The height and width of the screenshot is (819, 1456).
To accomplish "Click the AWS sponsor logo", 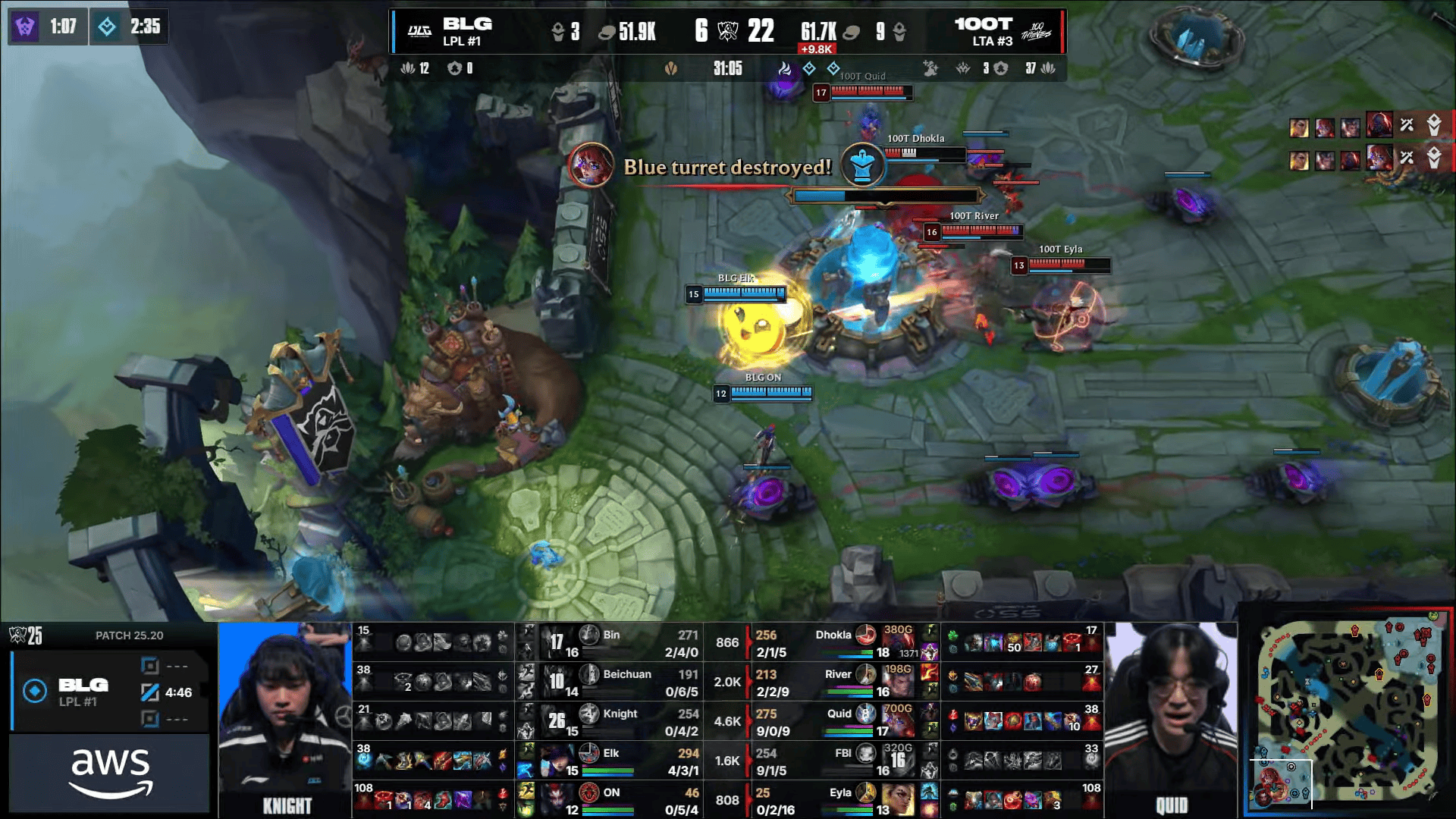I will click(x=111, y=773).
